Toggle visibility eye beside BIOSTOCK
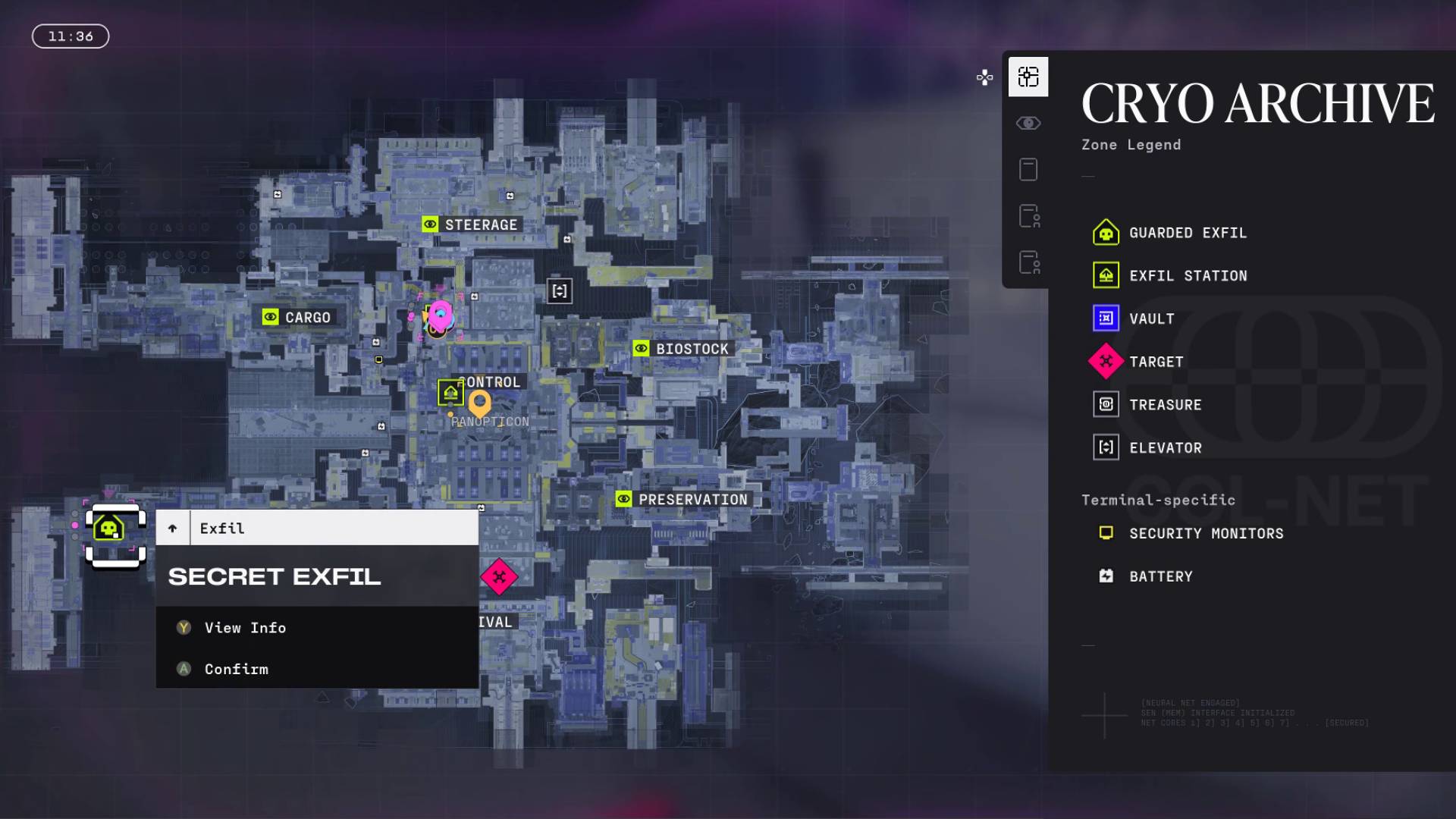Image resolution: width=1456 pixels, height=819 pixels. (x=641, y=348)
